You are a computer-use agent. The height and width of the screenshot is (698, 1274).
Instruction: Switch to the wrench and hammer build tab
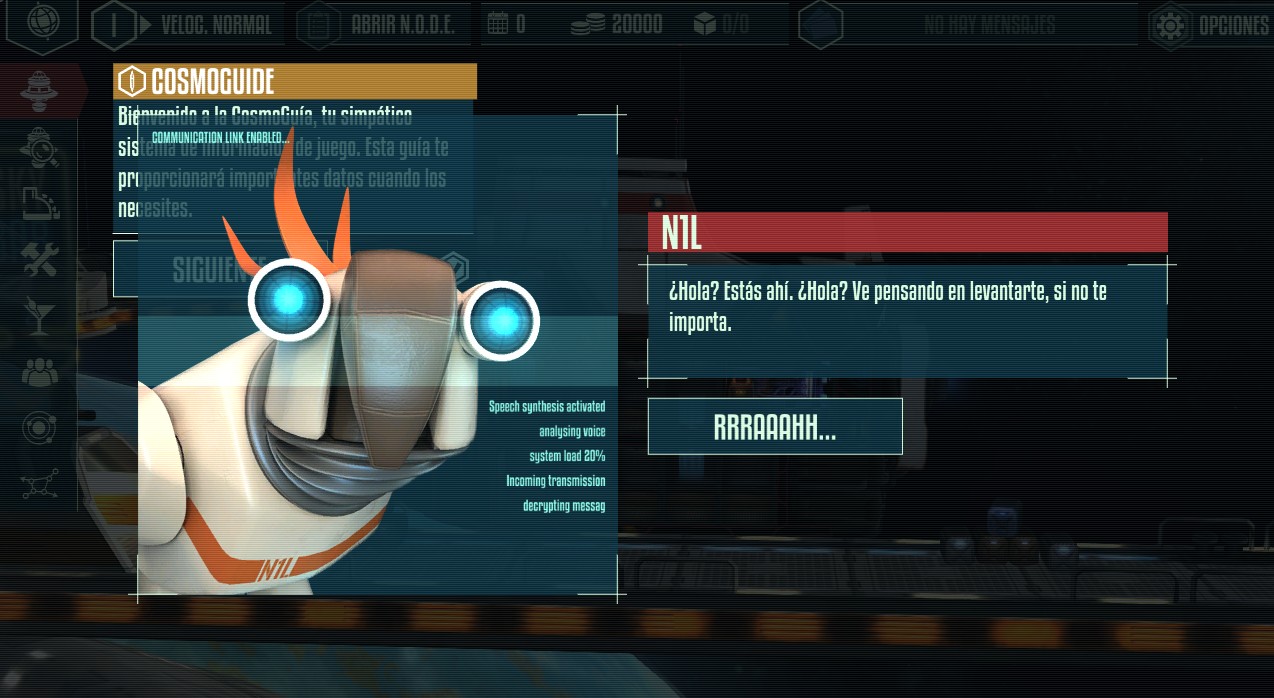click(x=41, y=261)
